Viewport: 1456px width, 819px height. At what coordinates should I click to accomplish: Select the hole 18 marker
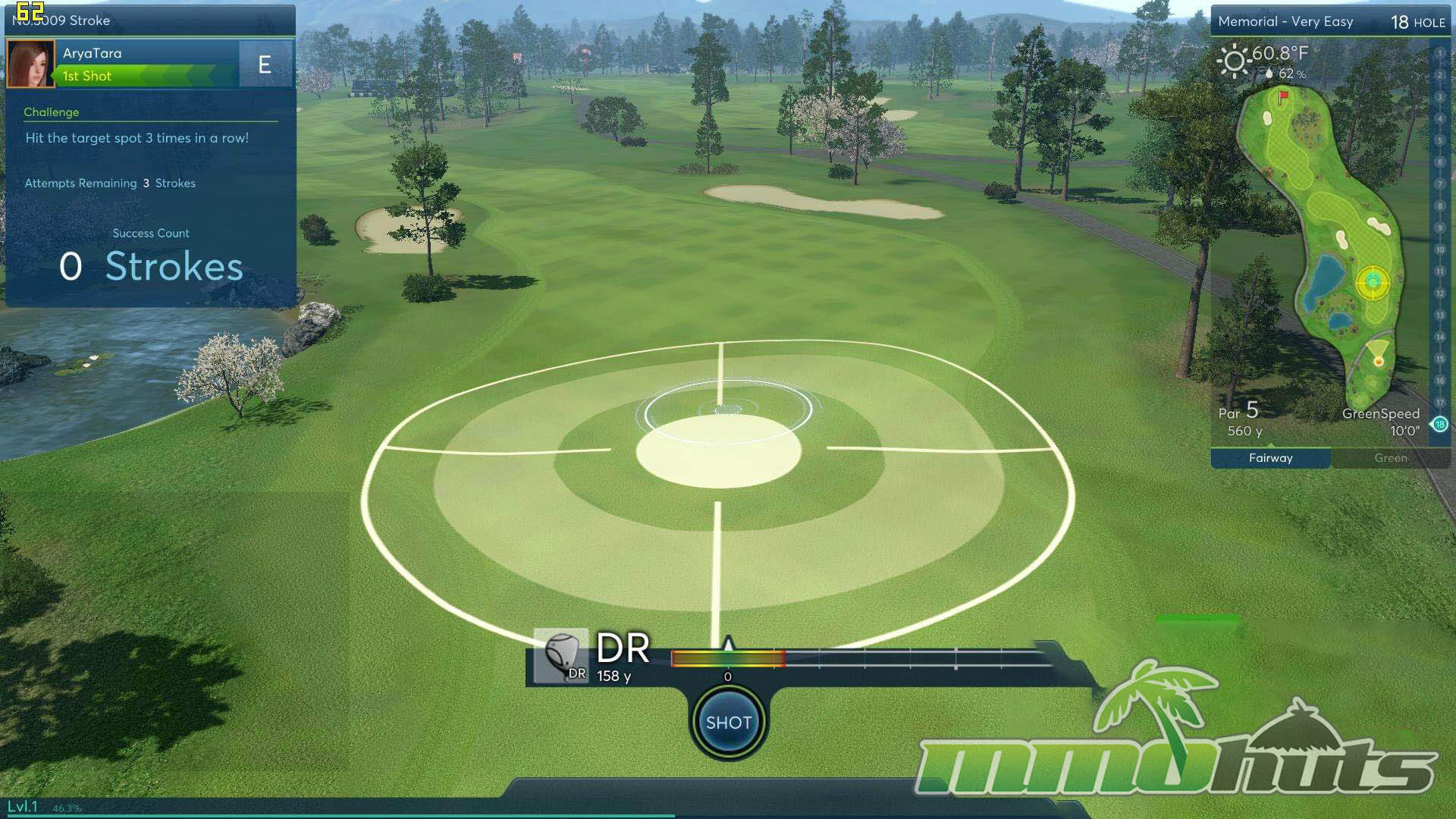click(x=1439, y=425)
